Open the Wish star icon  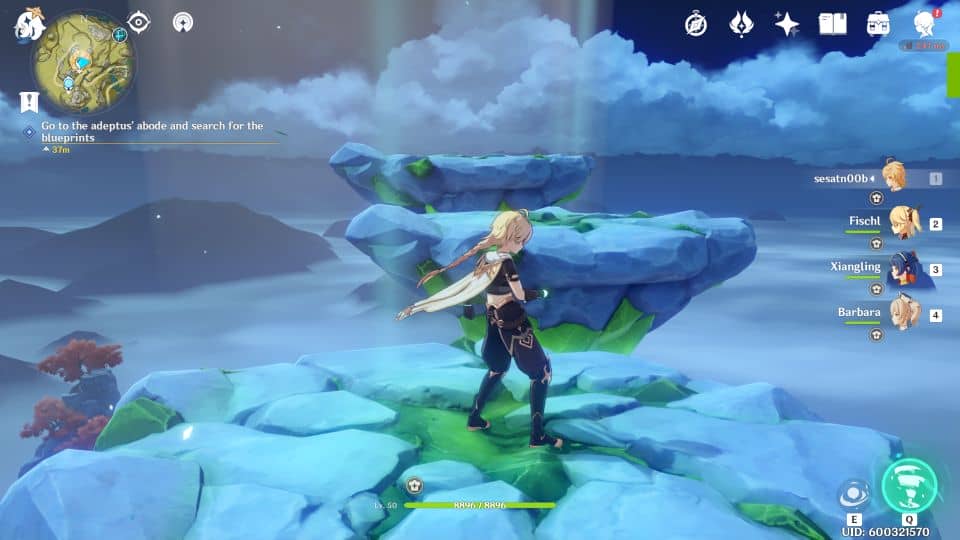click(787, 24)
